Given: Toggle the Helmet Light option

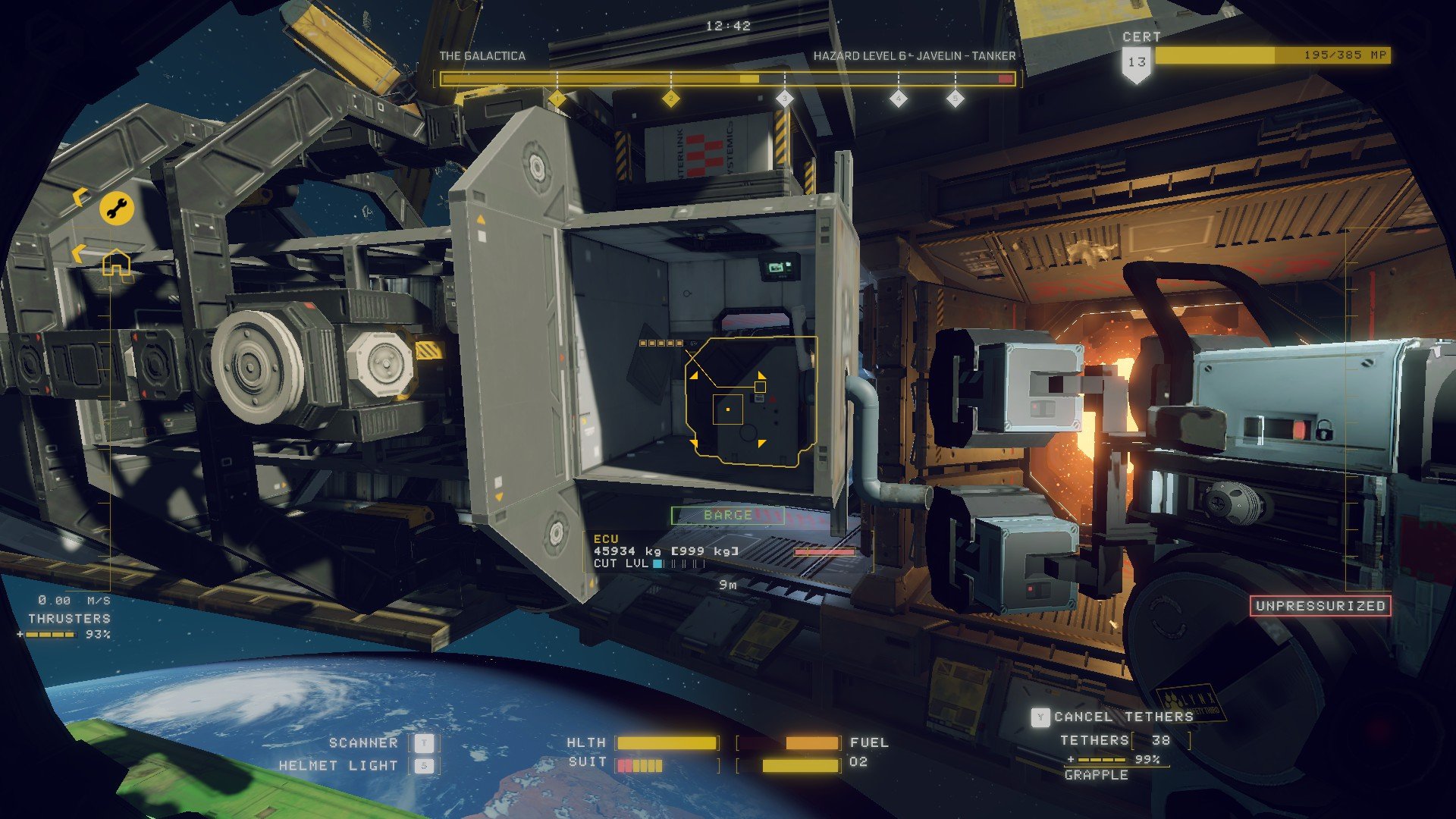Looking at the screenshot, I should click(424, 766).
